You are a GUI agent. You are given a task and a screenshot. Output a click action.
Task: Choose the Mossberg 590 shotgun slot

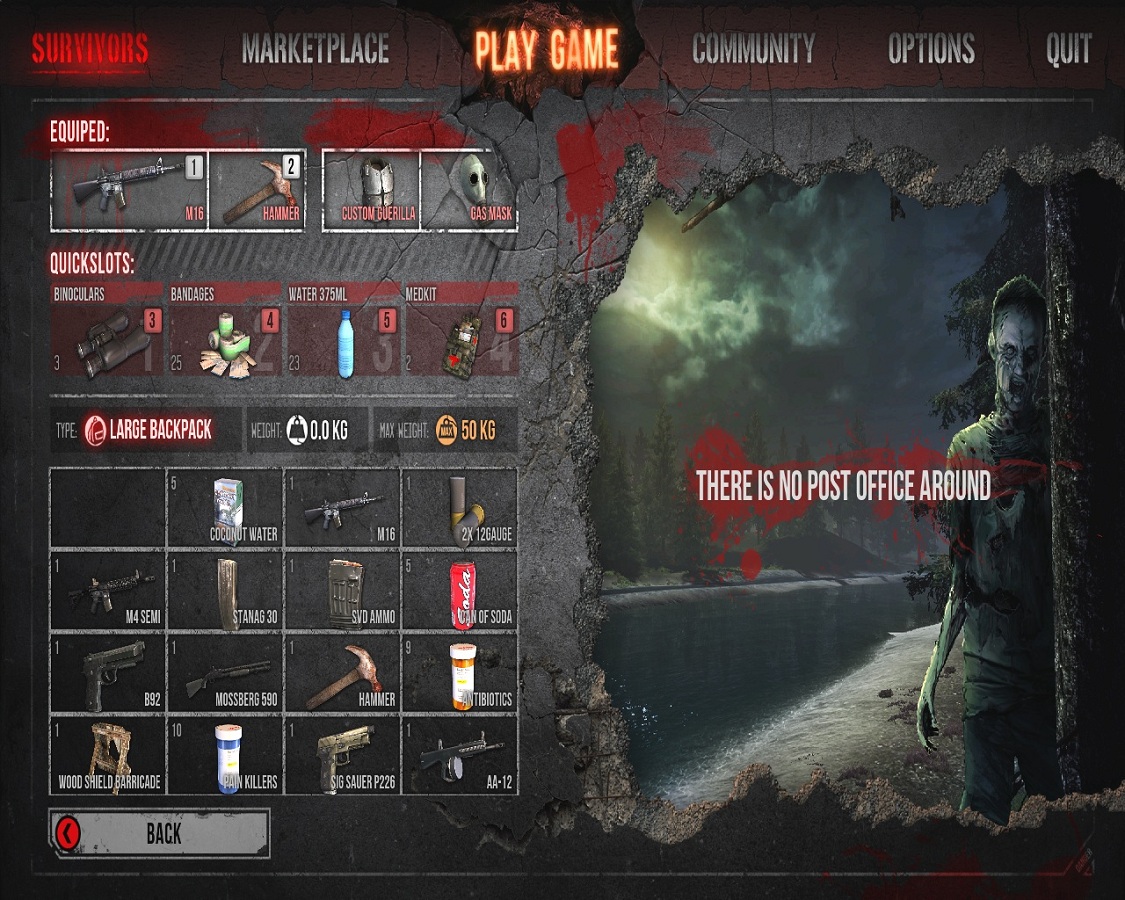[225, 672]
